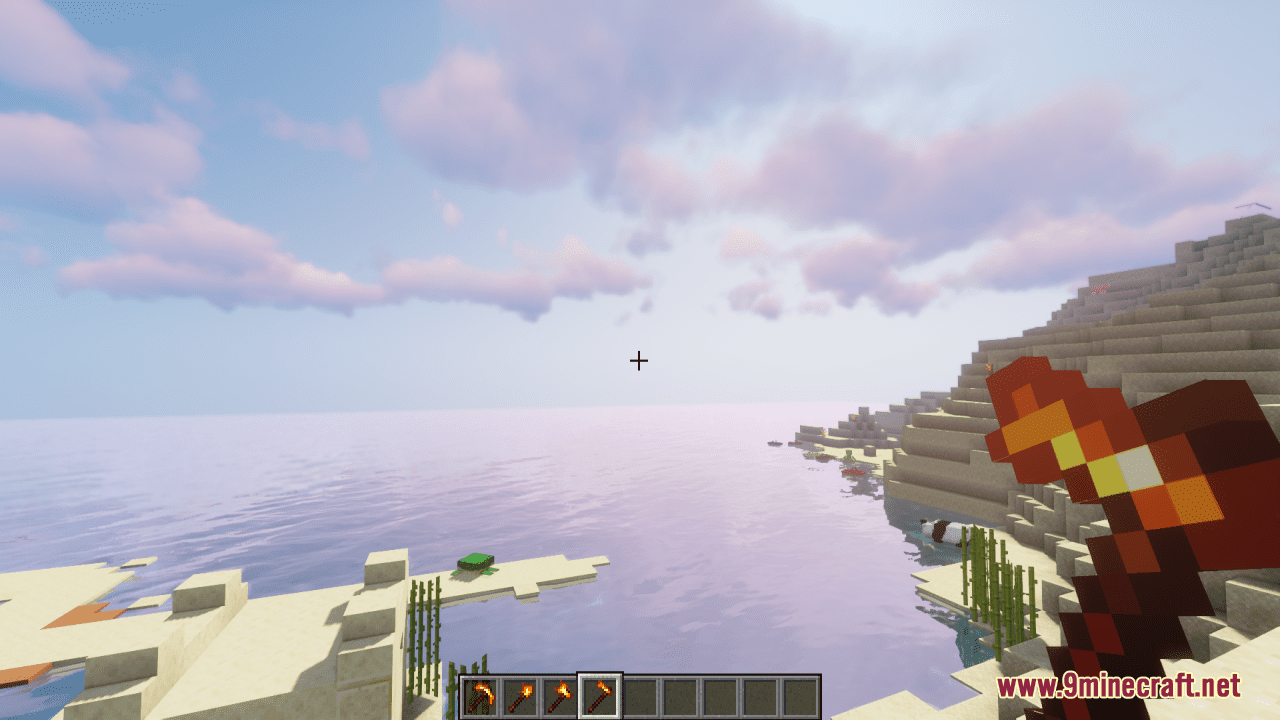Choose the fiery axe in the hotbar
1280x720 pixels.
pos(560,696)
